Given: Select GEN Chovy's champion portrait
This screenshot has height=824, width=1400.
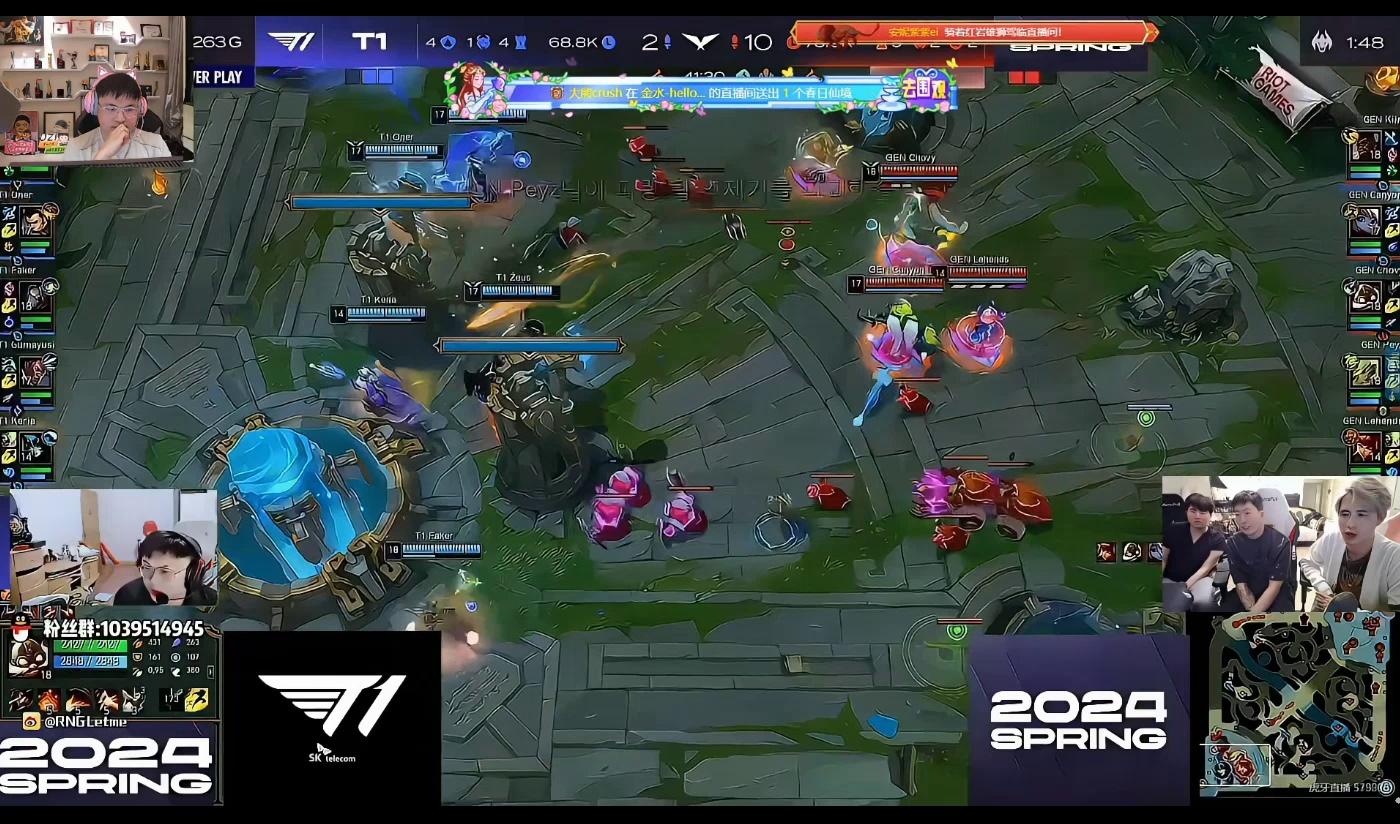Looking at the screenshot, I should 1366,297.
